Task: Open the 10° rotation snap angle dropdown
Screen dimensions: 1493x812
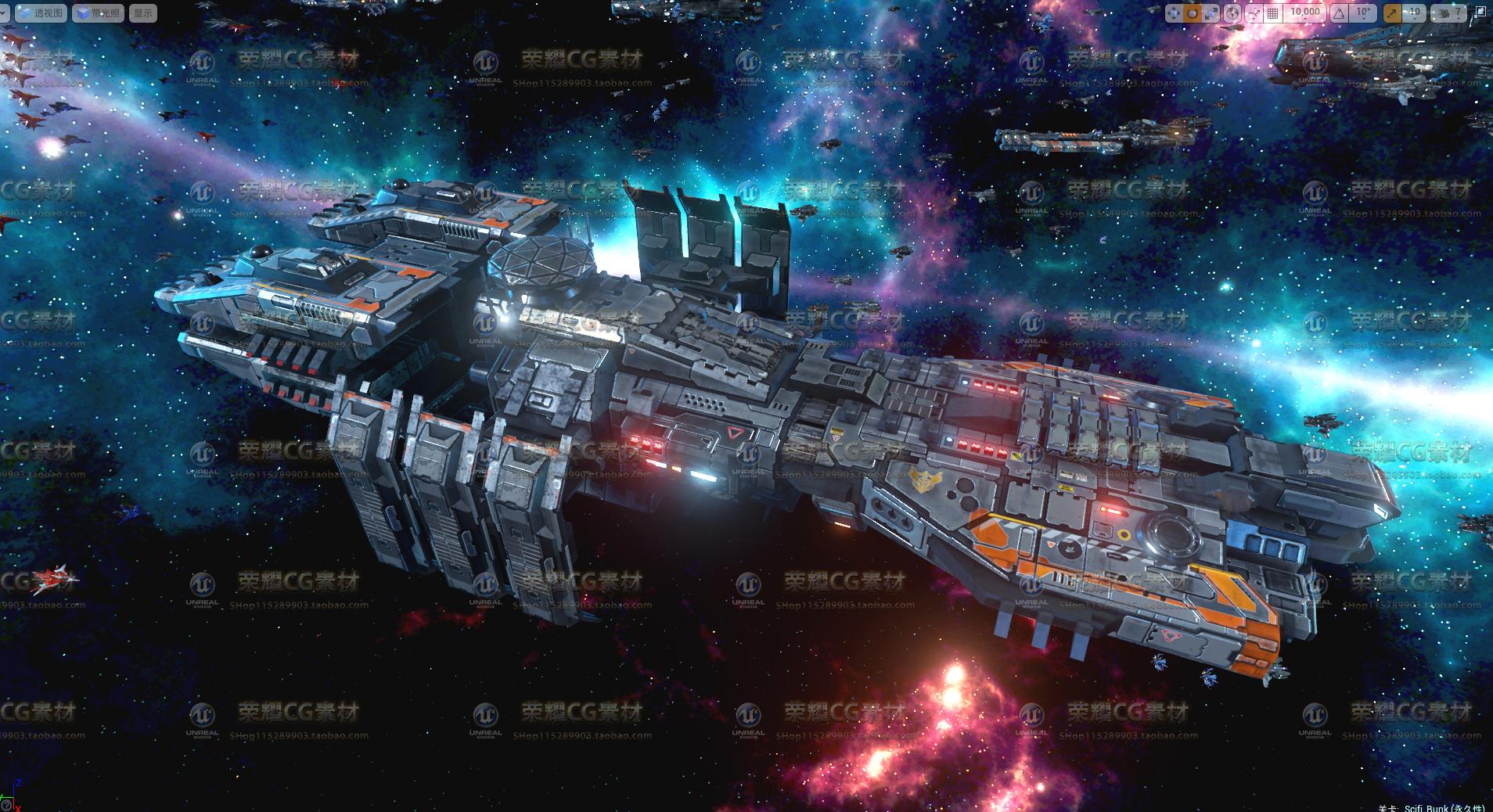Action: 1363,13
